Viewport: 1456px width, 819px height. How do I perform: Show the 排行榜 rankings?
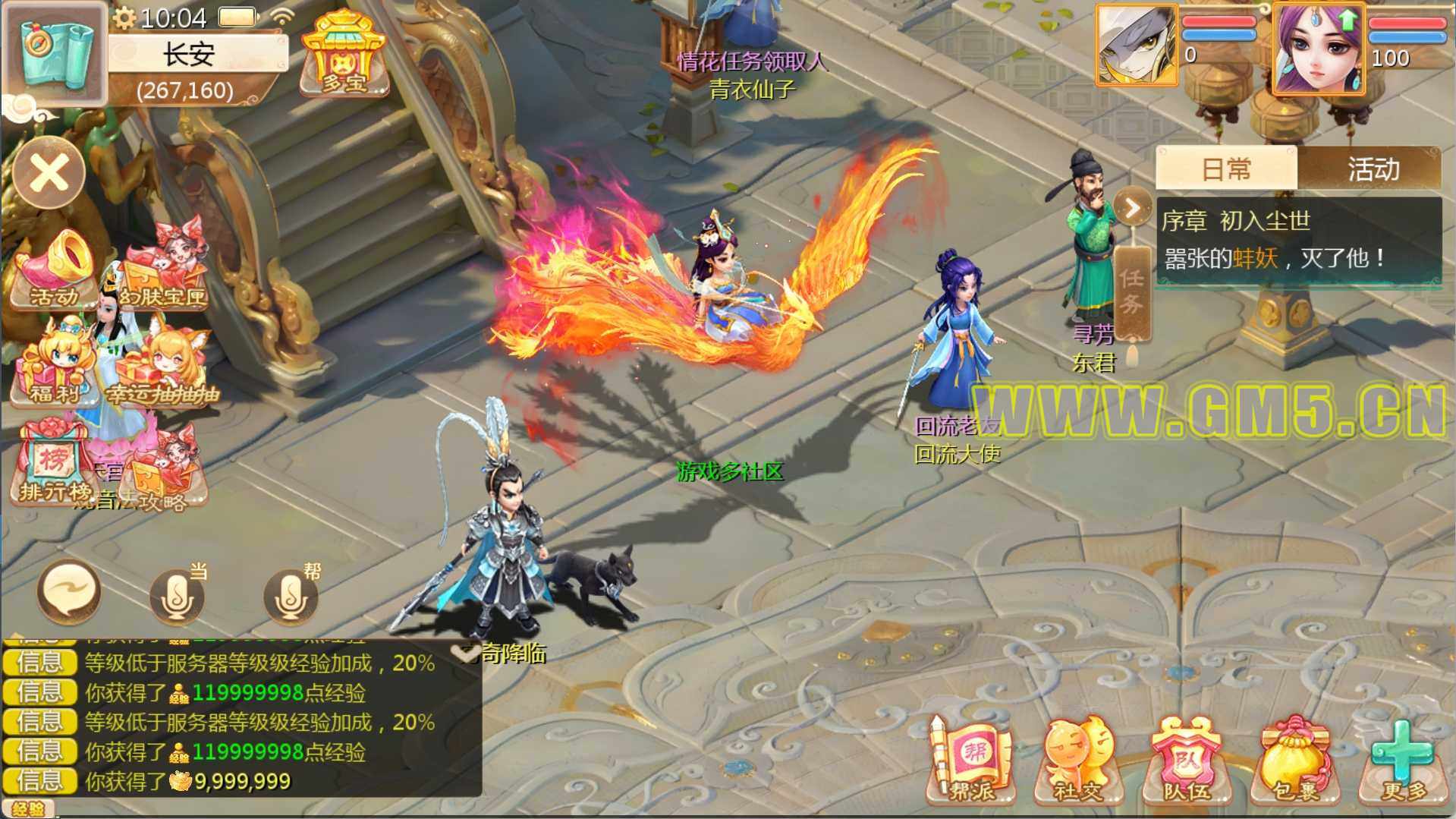tap(53, 465)
